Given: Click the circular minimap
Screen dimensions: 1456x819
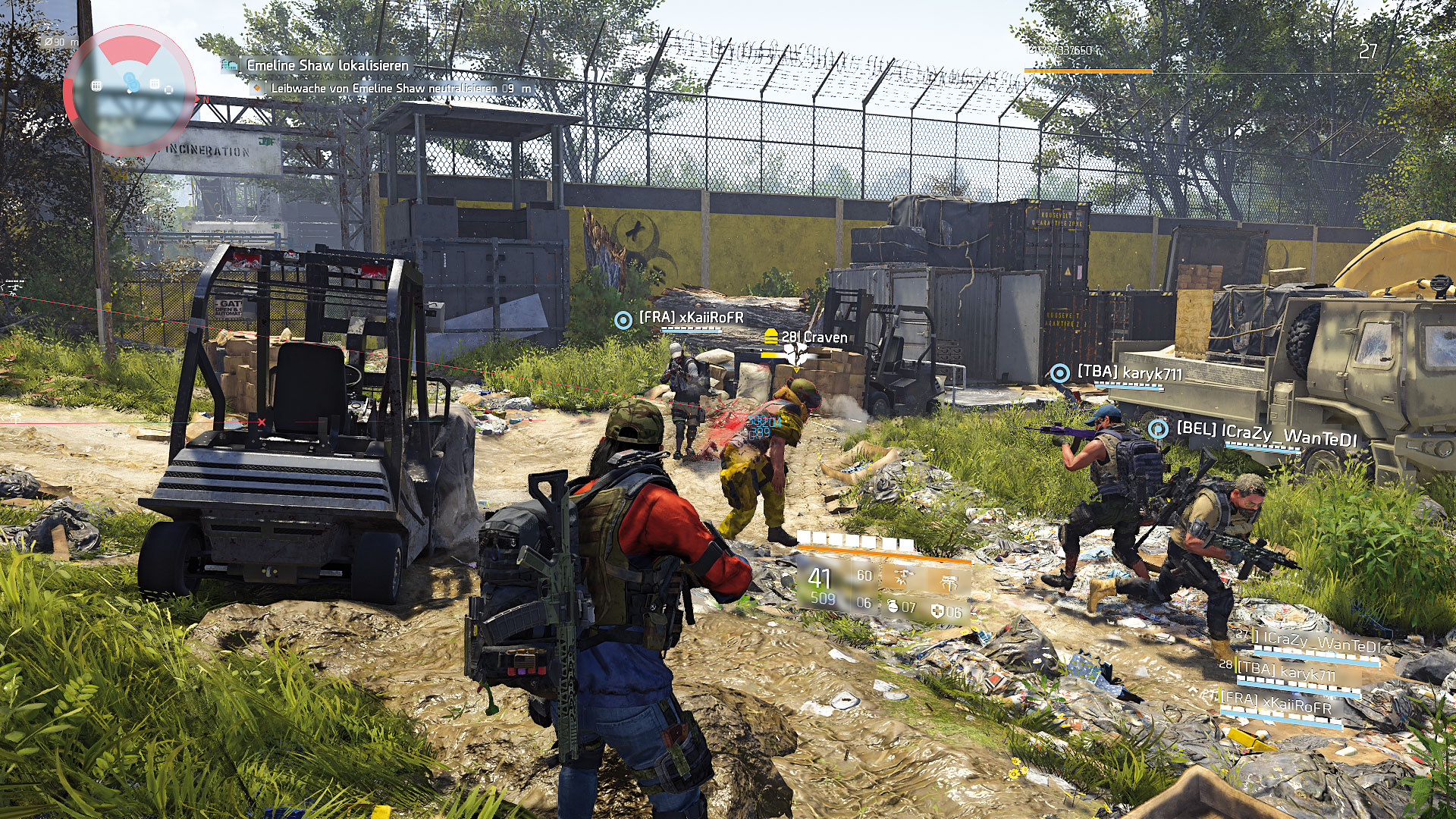Looking at the screenshot, I should coord(129,89).
